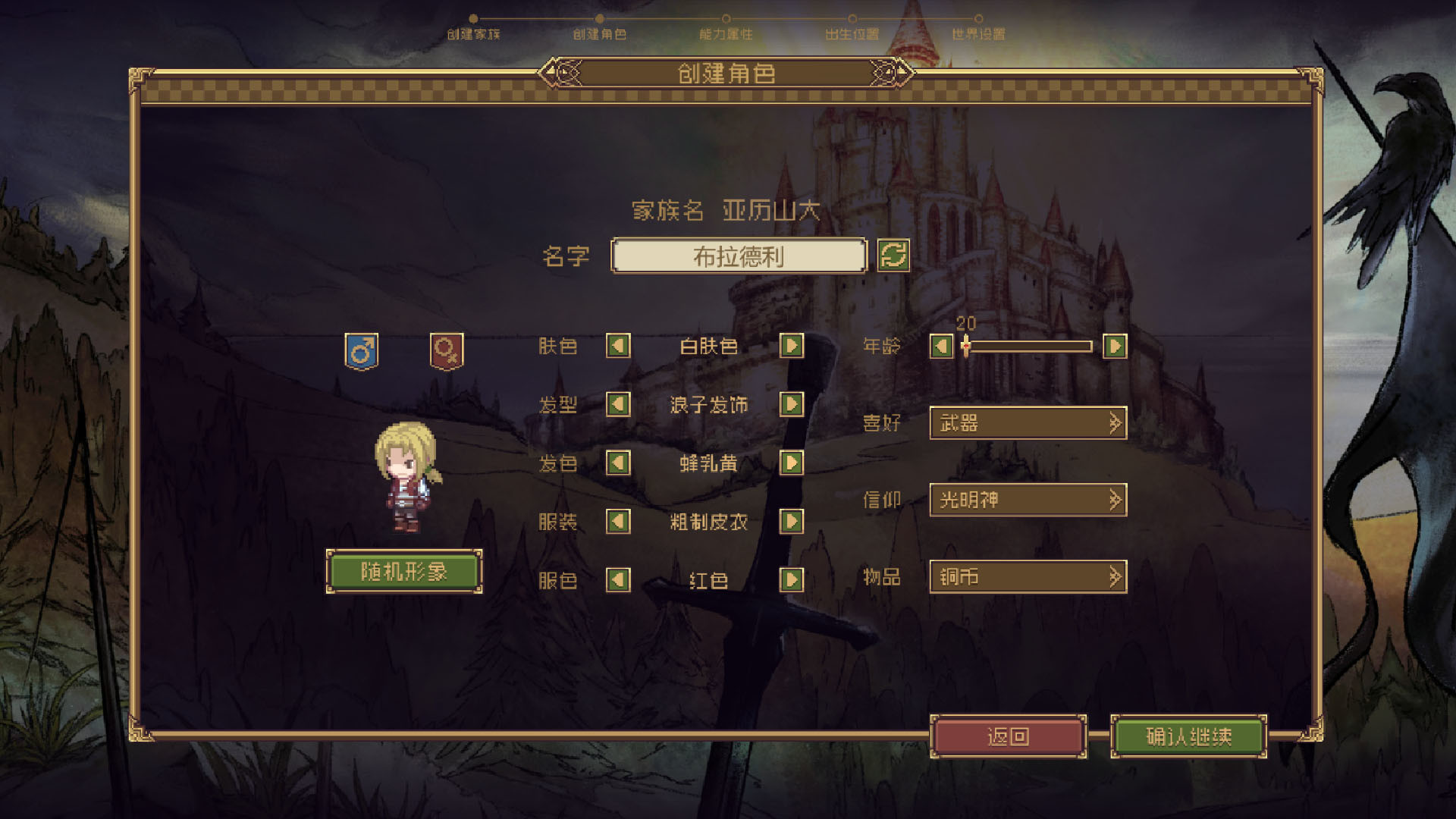
Task: Select the female gender symbol
Action: 447,350
